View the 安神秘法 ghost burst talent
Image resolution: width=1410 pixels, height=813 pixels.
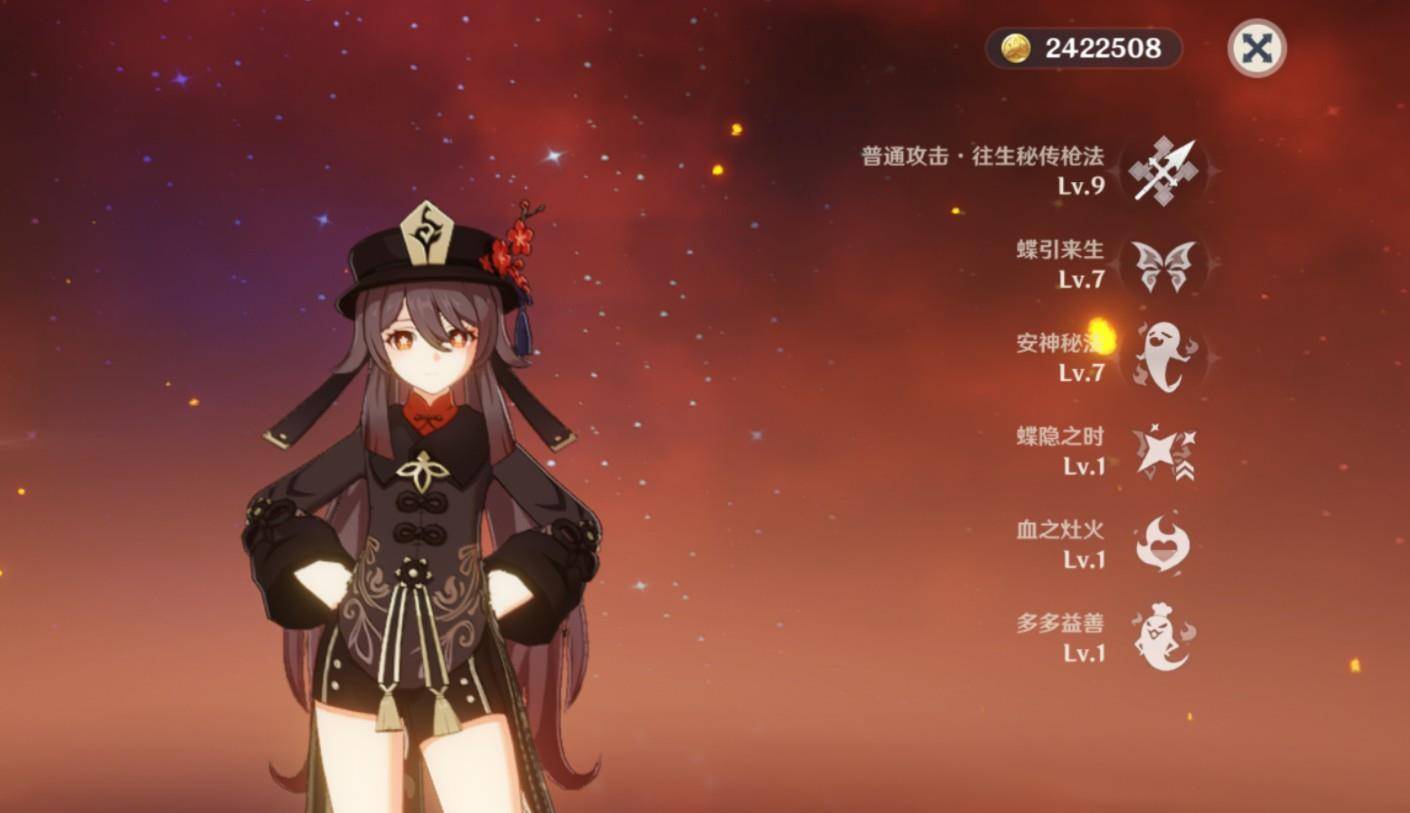(x=1163, y=357)
